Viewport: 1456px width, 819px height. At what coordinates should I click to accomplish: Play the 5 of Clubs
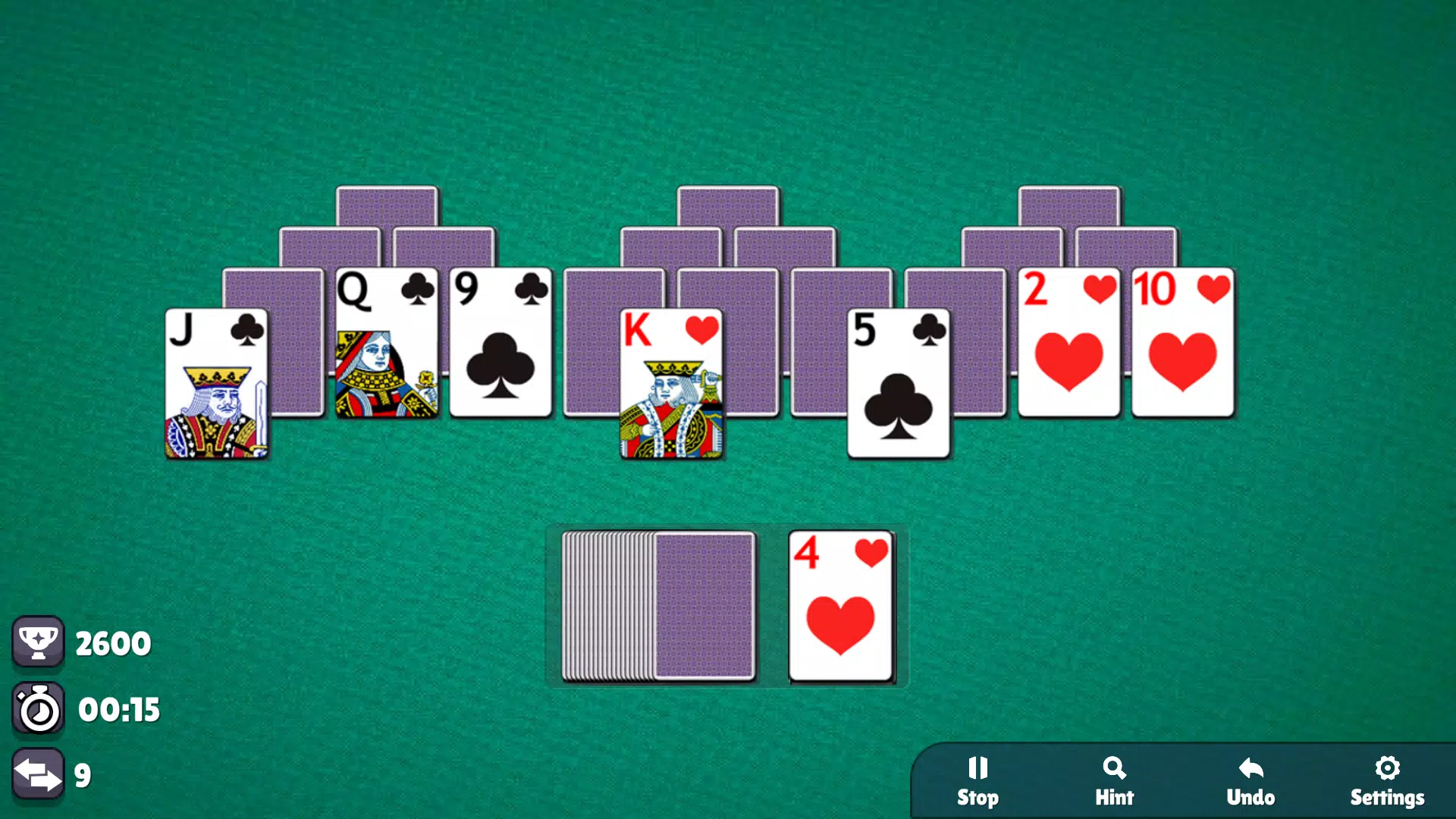tap(898, 383)
